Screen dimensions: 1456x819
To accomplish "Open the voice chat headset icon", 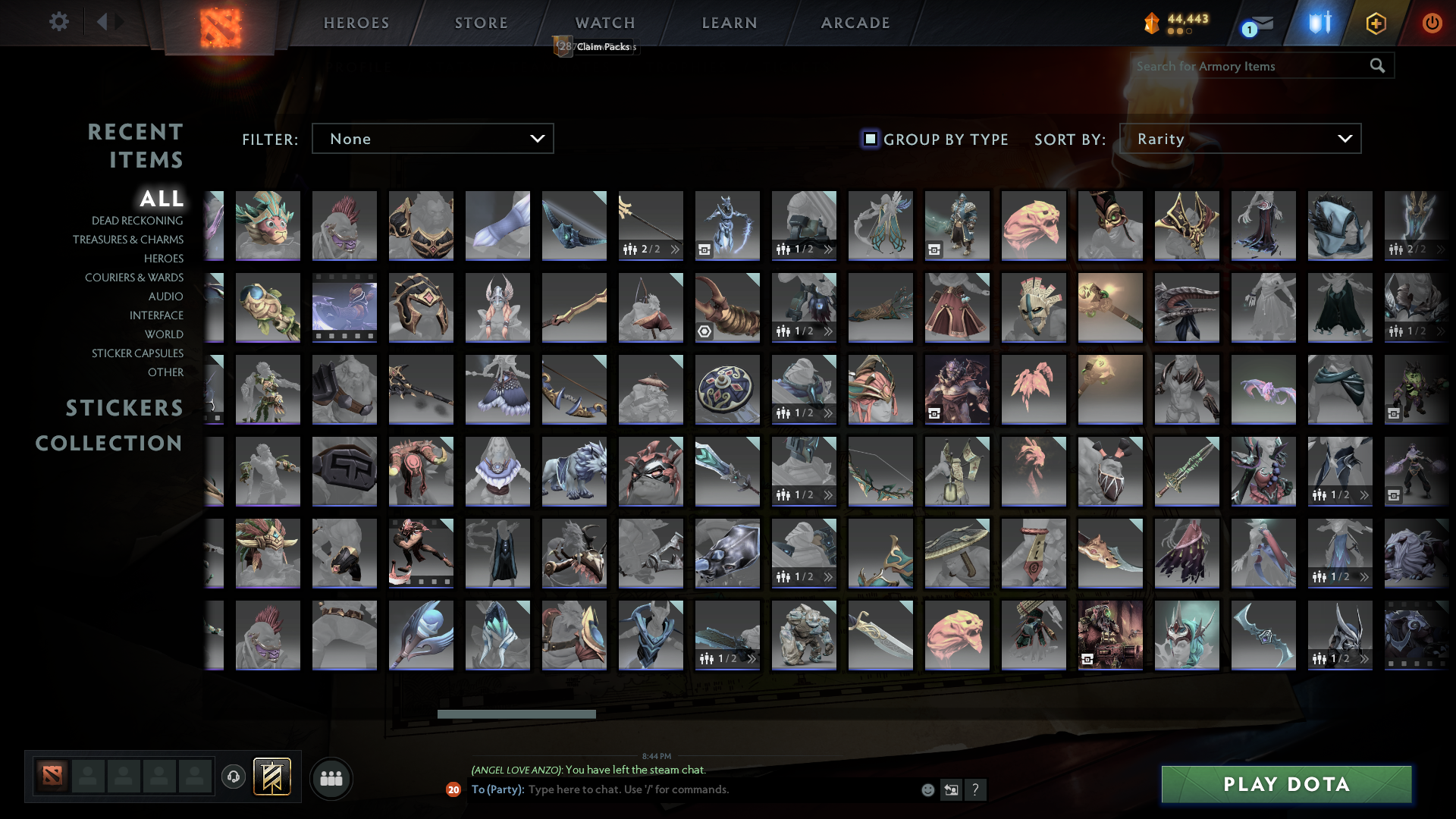I will [x=233, y=777].
